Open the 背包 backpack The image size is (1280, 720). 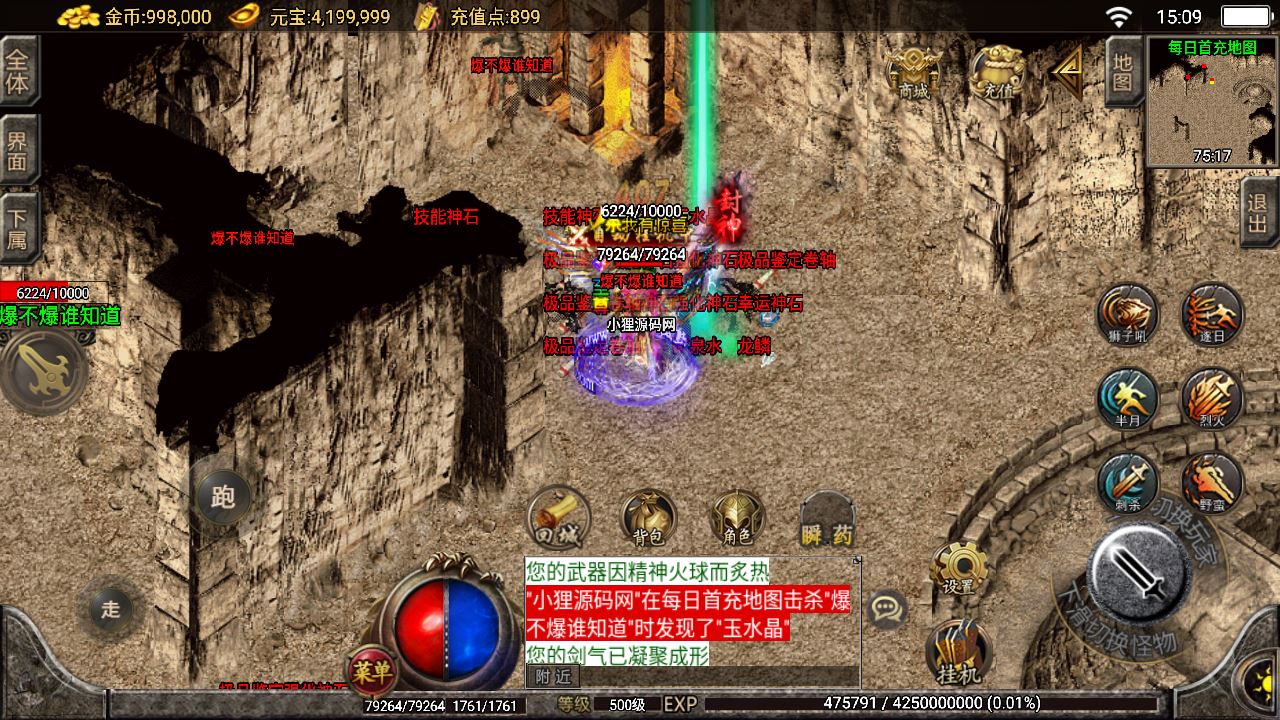click(x=648, y=519)
